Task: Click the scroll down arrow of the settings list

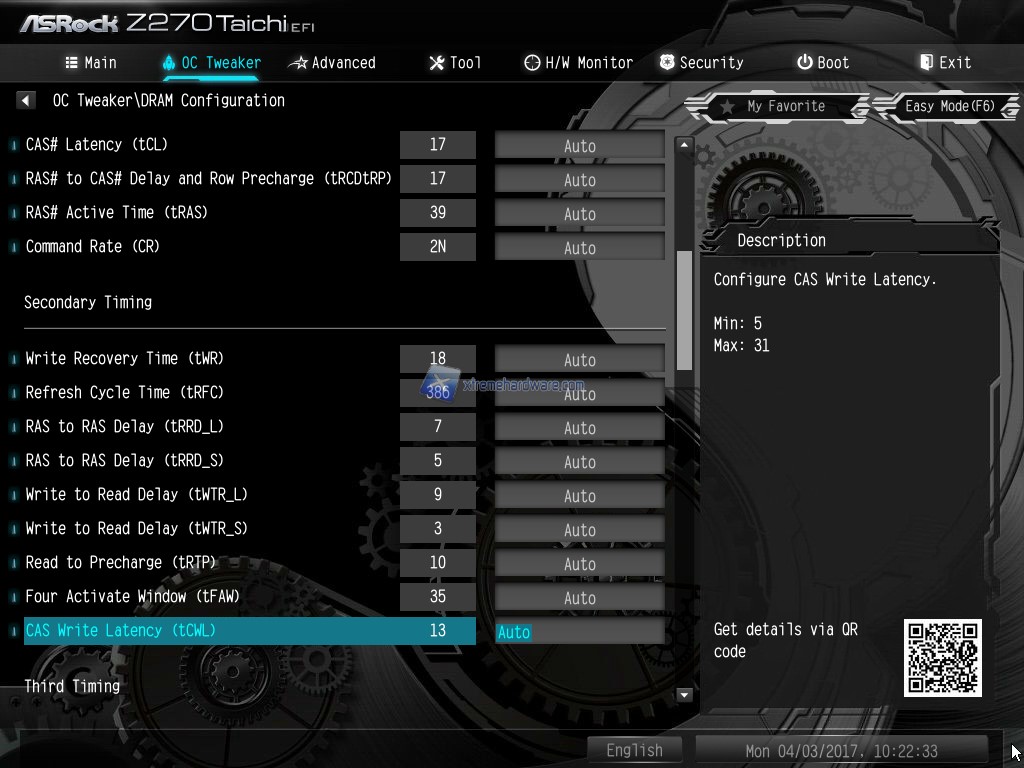Action: coord(685,694)
